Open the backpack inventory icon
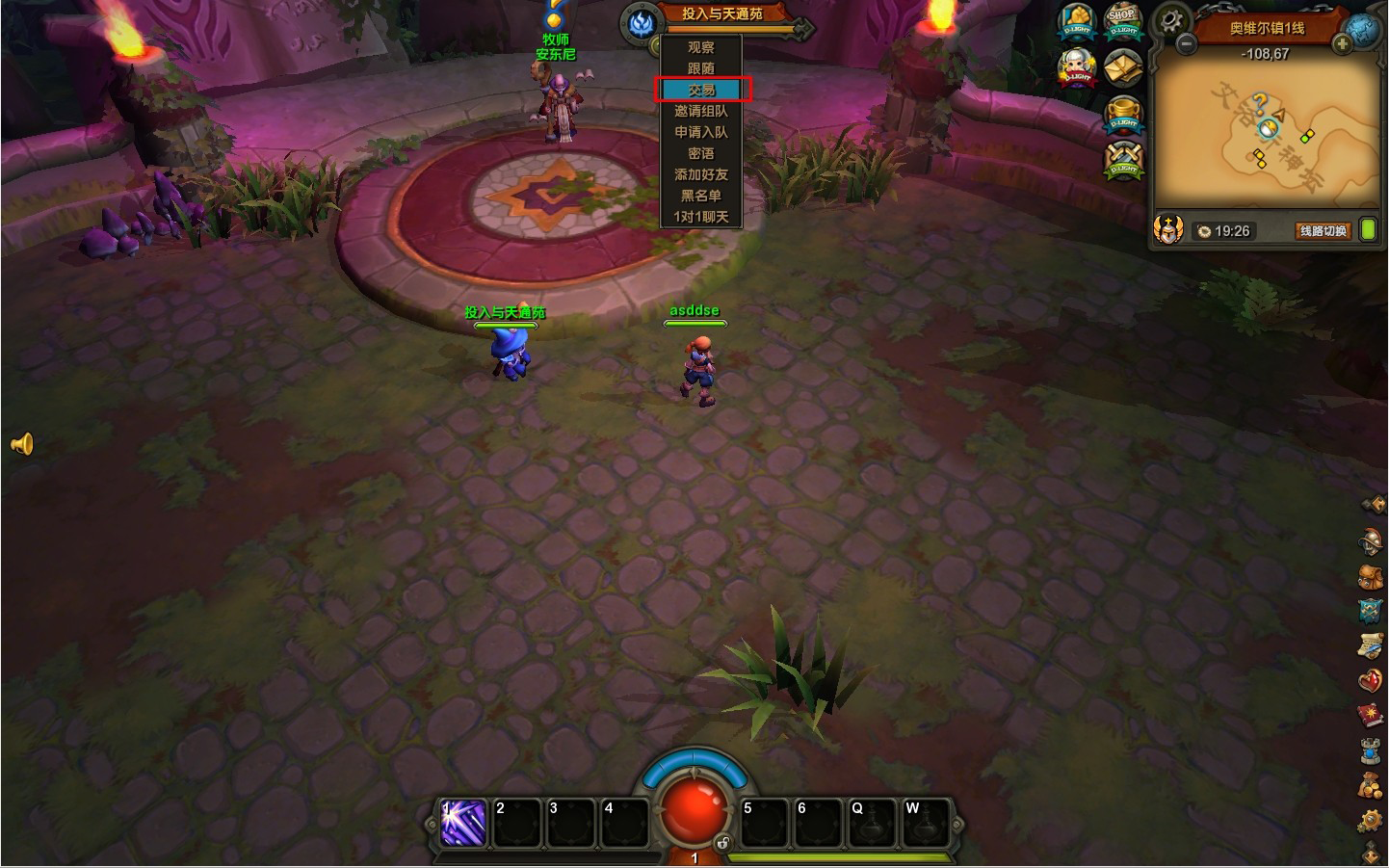Viewport: 1389px width, 868px height. 1371,576
